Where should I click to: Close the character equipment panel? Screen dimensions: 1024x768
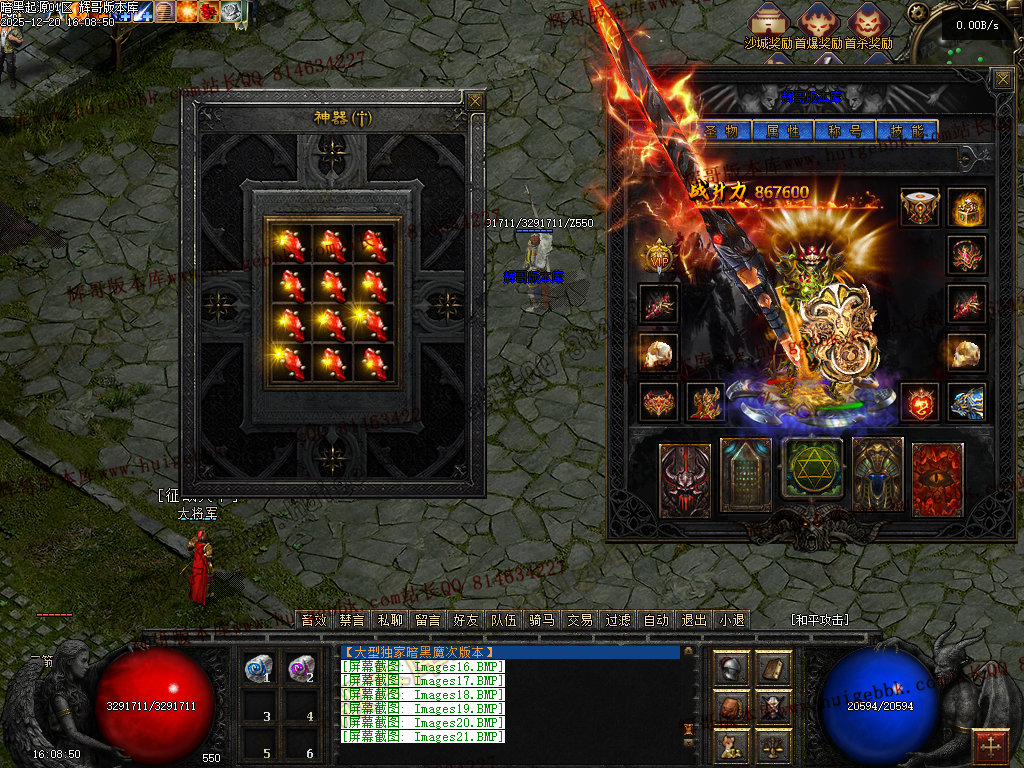click(1001, 79)
